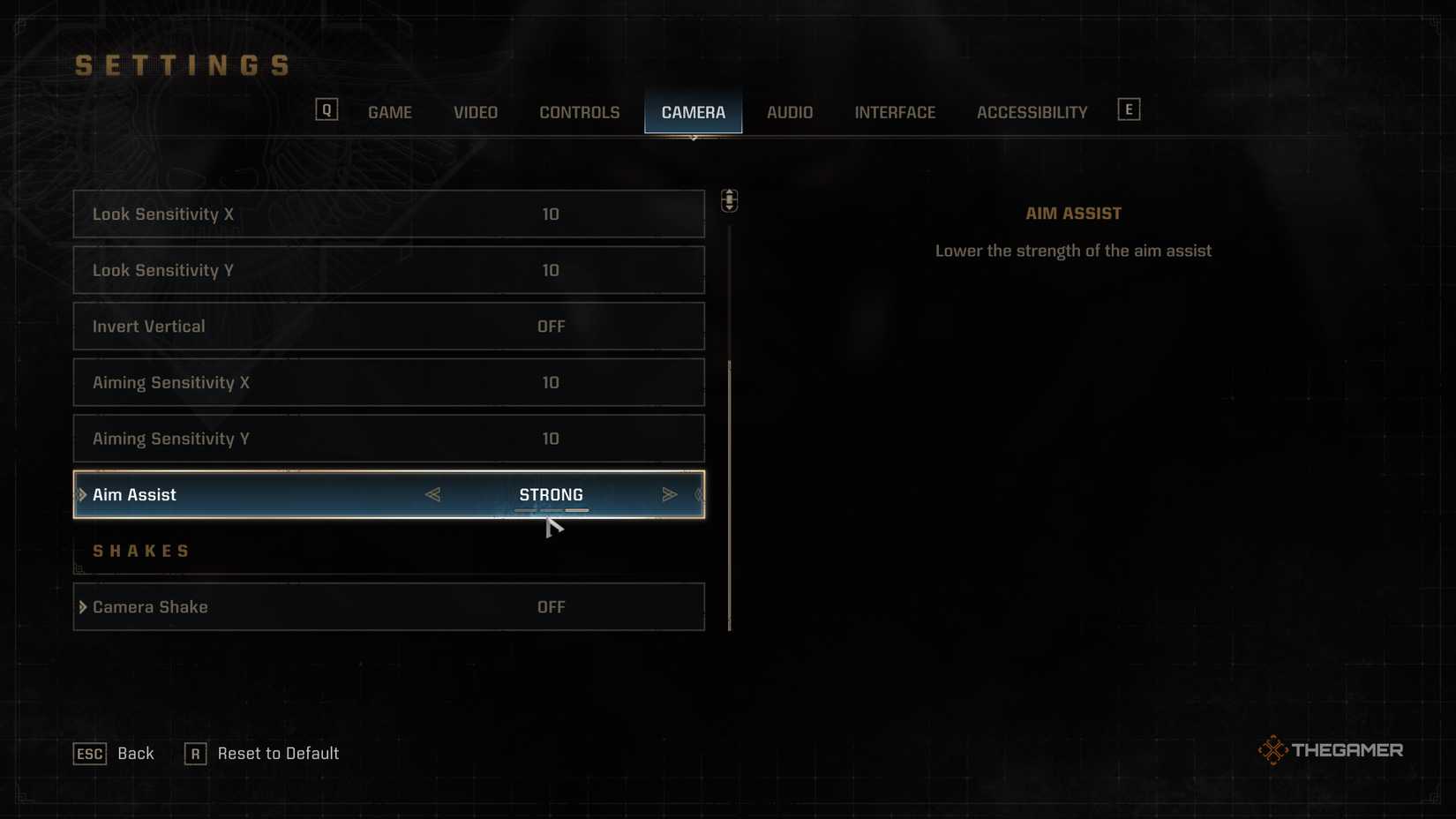Lower Aim Assist with the left arrow
The height and width of the screenshot is (819, 1456).
point(433,494)
